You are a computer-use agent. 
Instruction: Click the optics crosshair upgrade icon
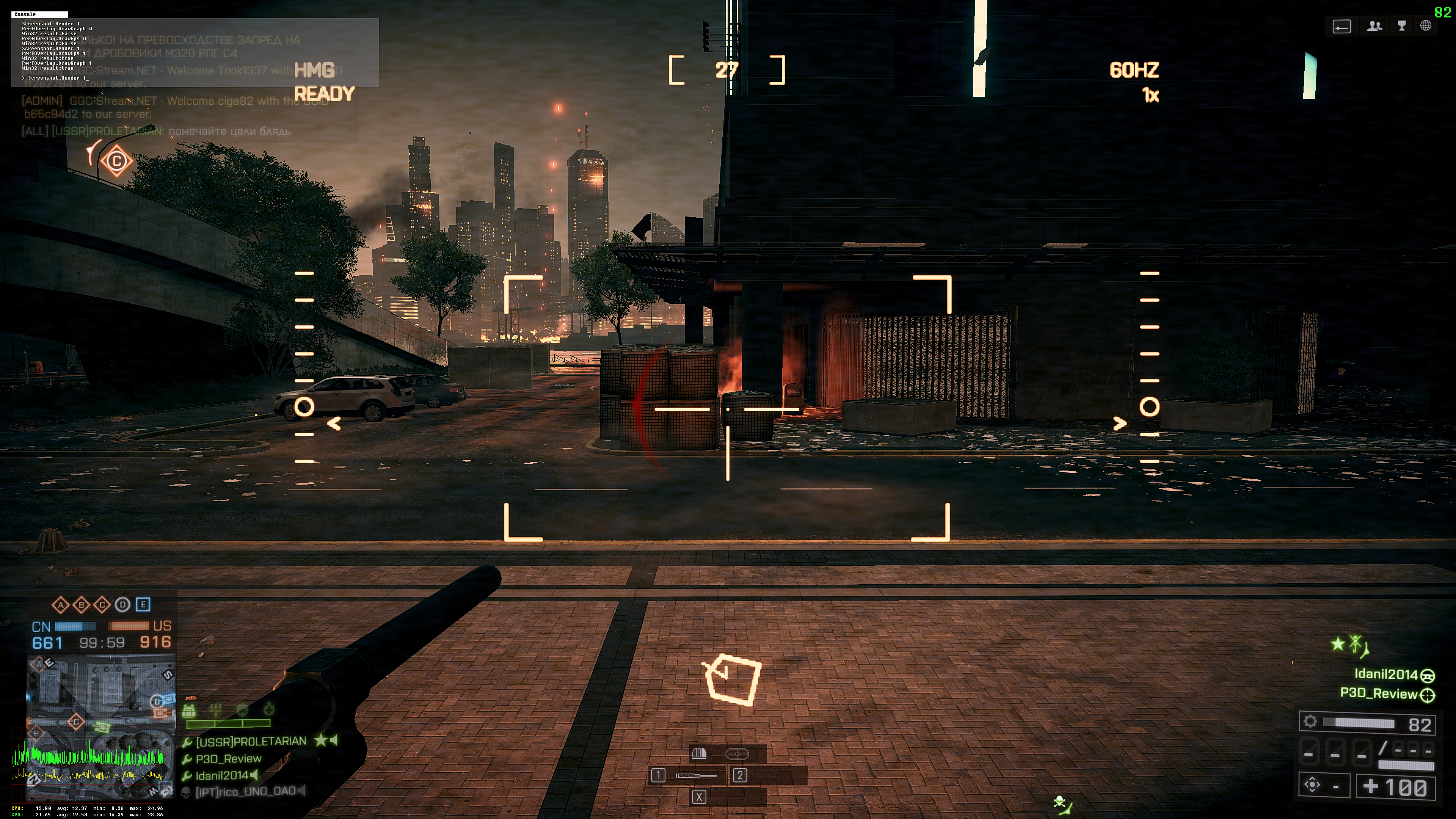point(736,753)
